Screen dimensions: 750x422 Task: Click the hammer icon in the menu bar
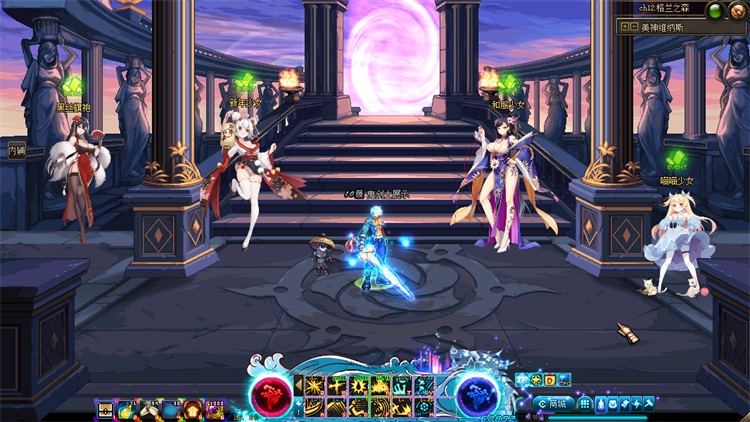(648, 404)
